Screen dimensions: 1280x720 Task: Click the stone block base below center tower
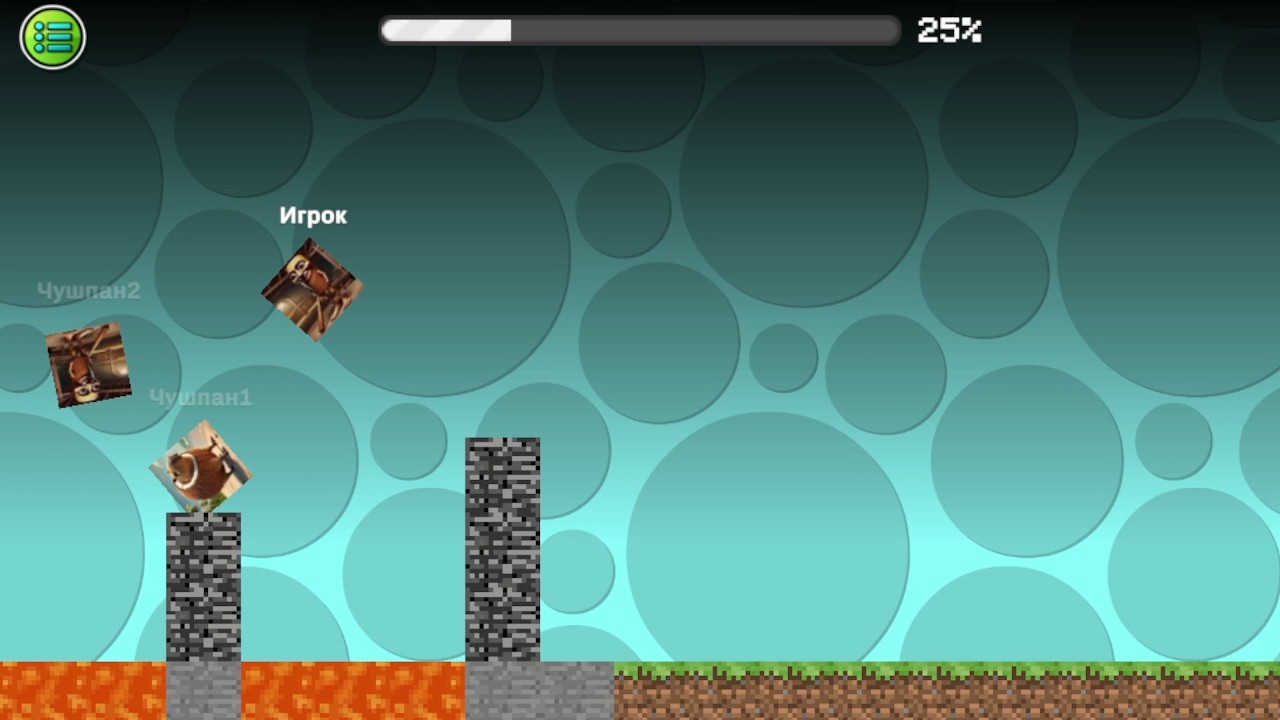point(502,690)
